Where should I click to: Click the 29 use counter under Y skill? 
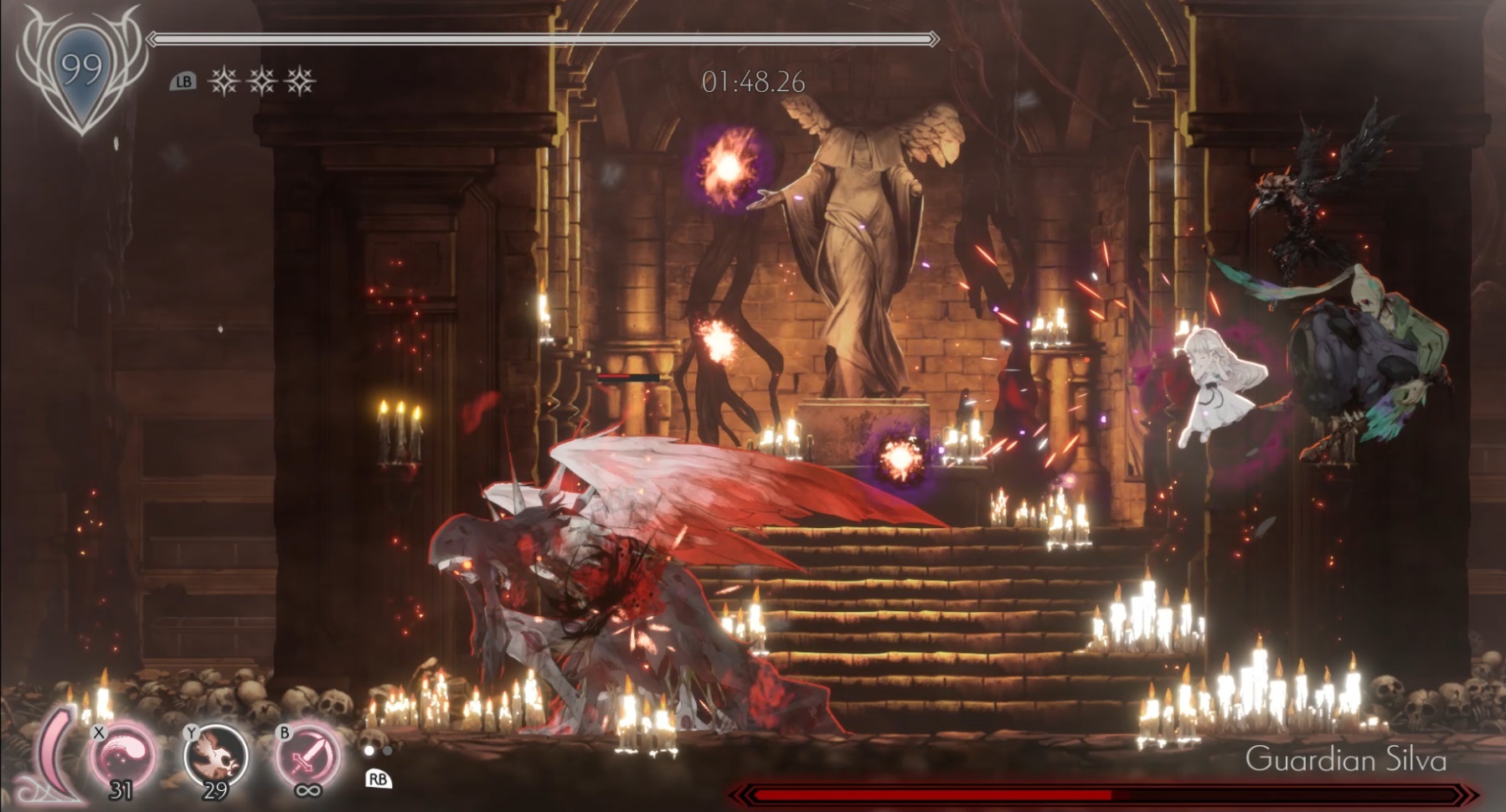click(x=214, y=788)
